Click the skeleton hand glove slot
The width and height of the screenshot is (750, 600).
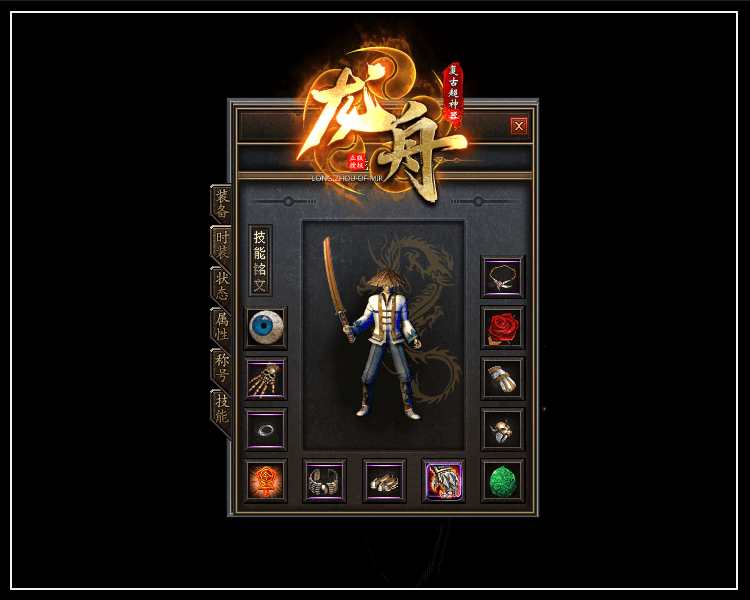click(266, 379)
